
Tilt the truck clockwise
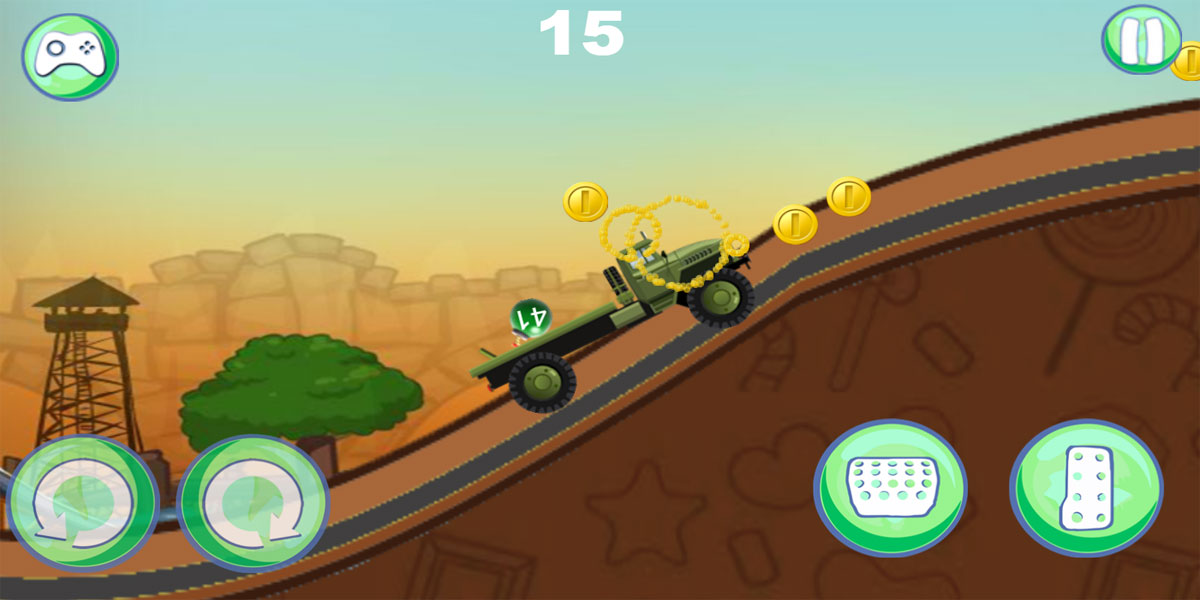click(252, 504)
